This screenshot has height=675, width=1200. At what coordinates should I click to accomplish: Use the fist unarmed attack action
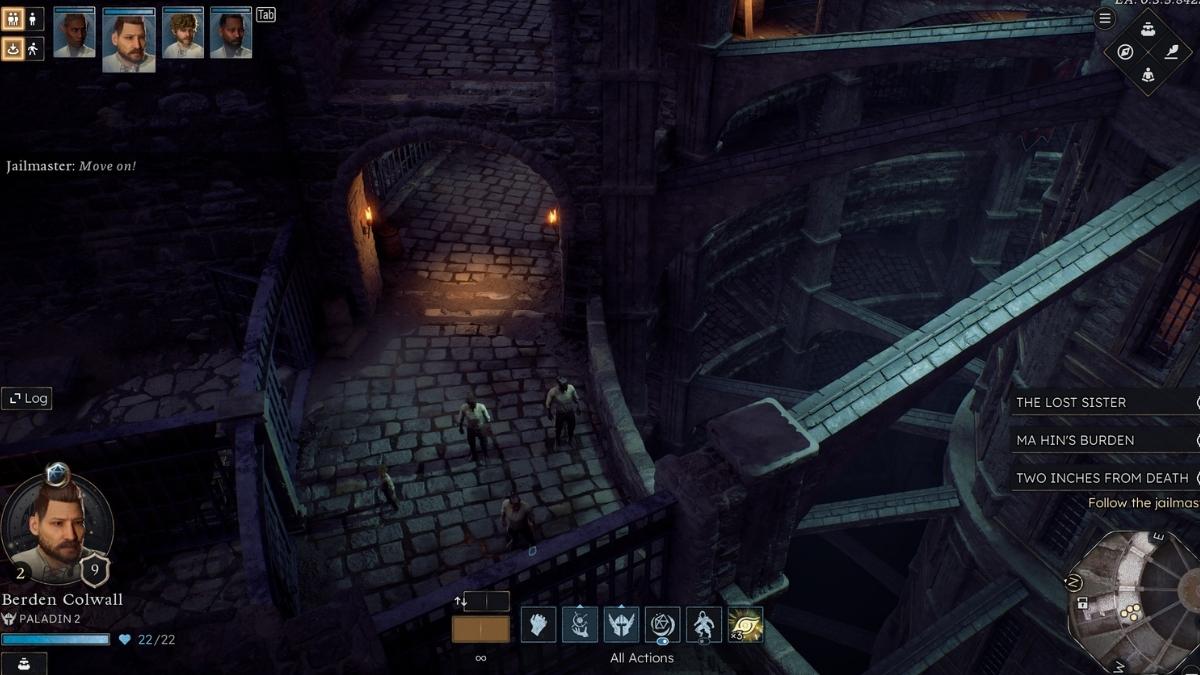(x=538, y=625)
